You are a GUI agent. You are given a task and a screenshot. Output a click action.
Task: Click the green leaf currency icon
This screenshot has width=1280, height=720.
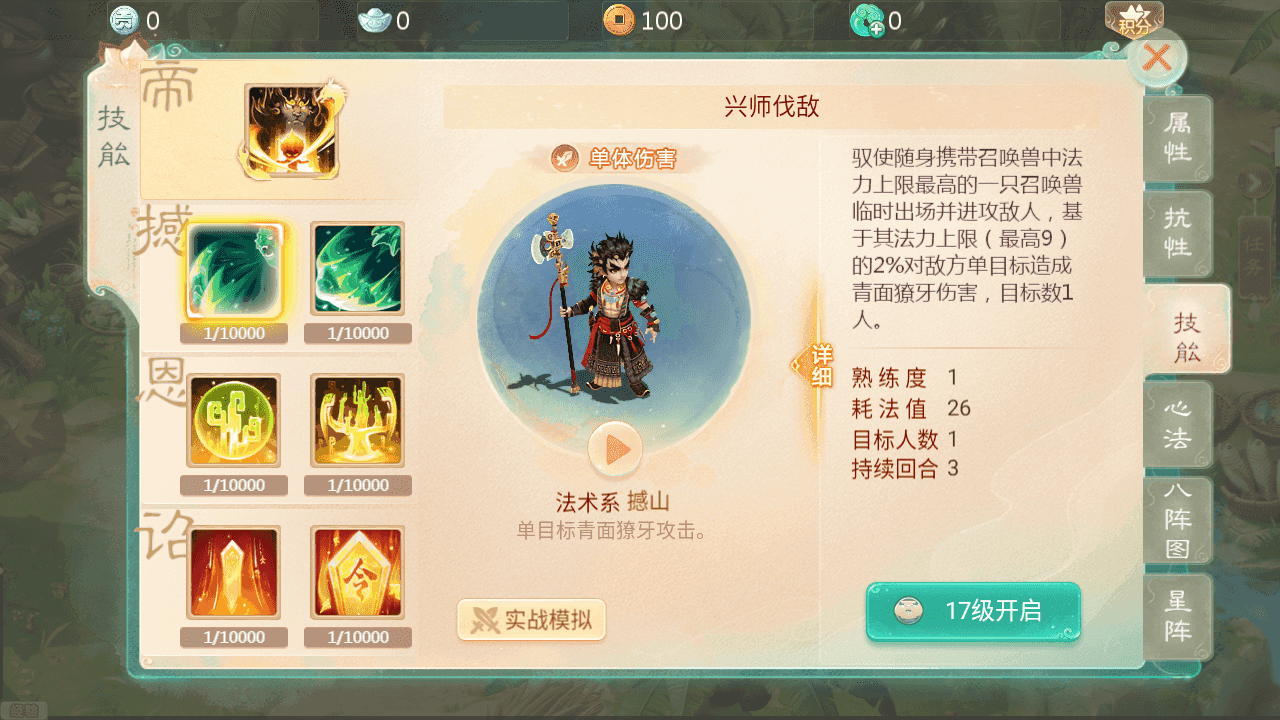[870, 20]
